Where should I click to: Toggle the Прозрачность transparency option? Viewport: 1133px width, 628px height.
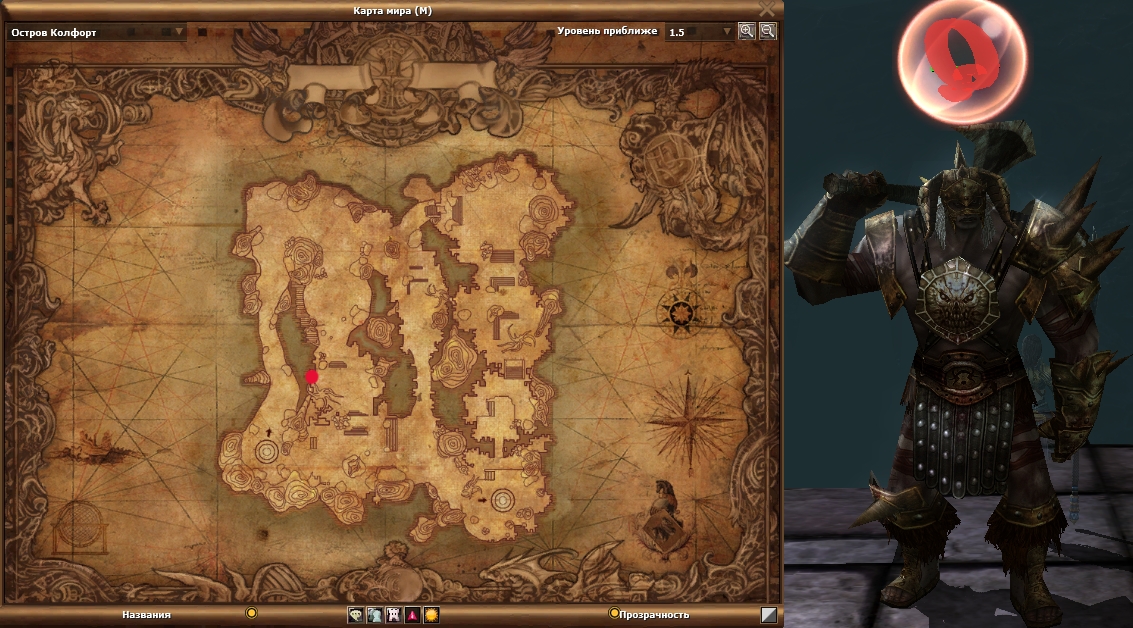[x=614, y=614]
